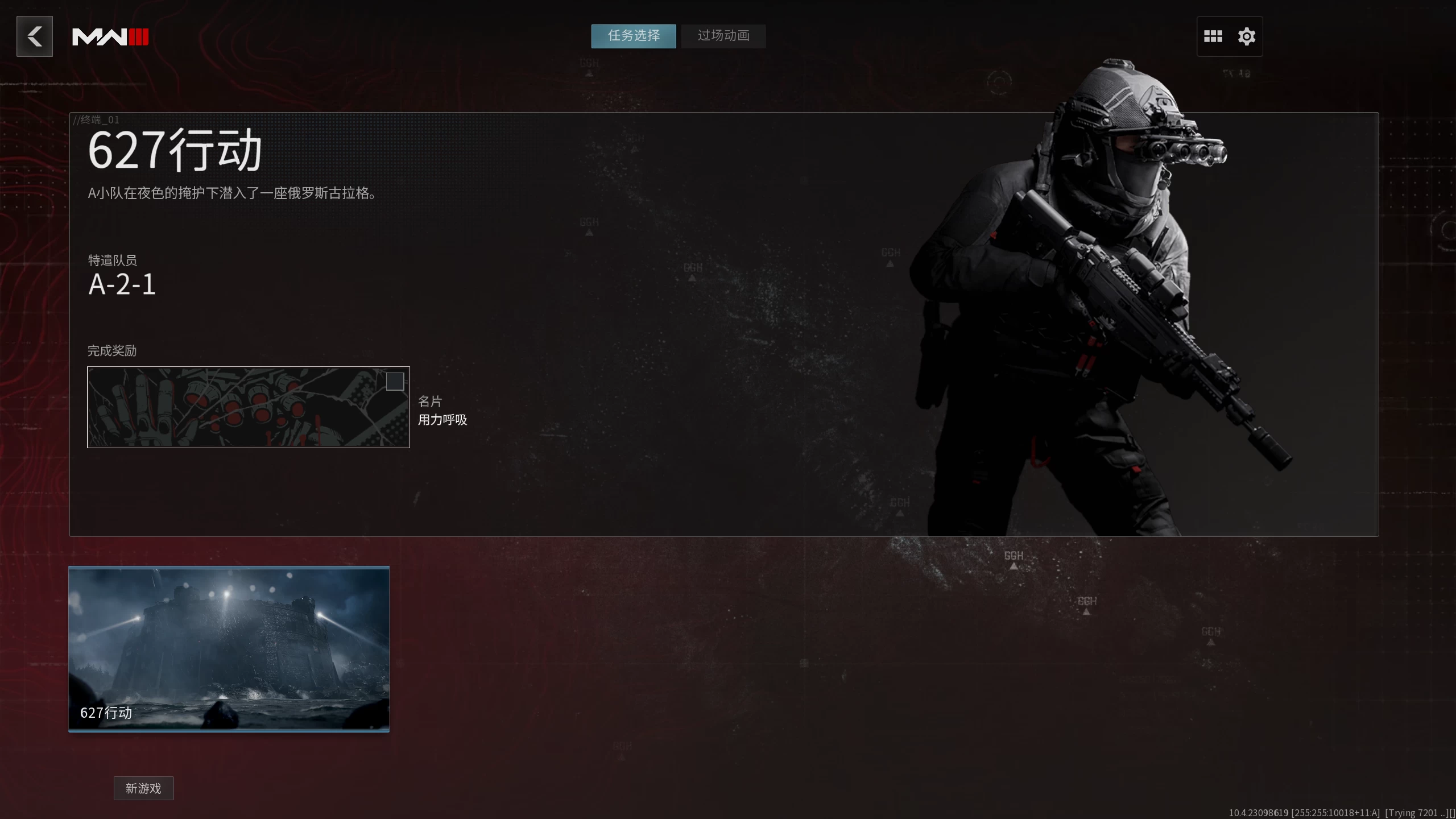
Task: Click the 627行动 mission thumbnail image
Action: (x=229, y=648)
